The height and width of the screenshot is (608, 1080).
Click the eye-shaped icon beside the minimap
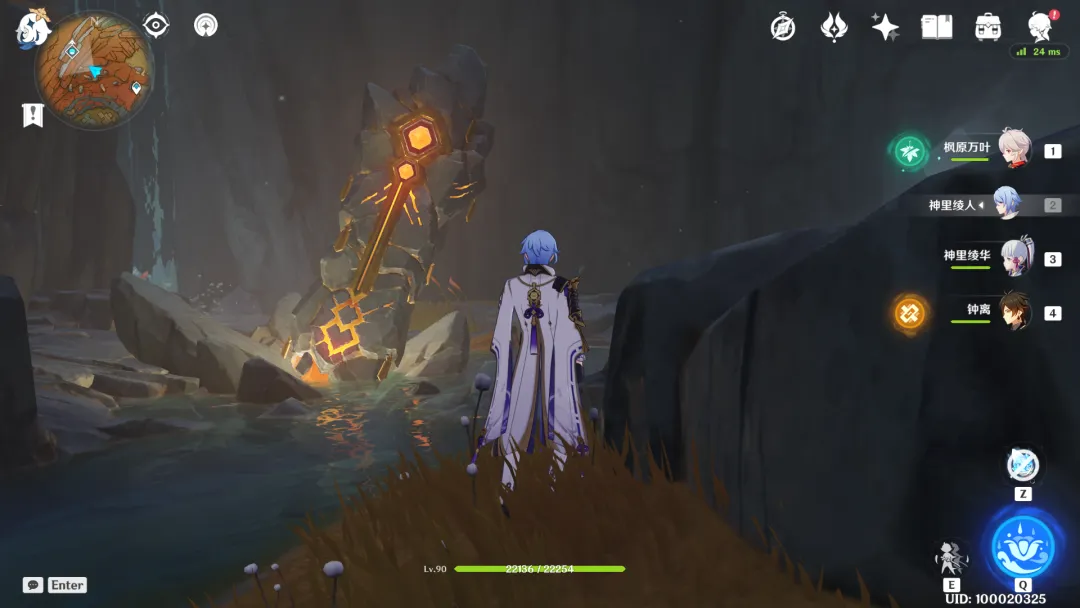pos(156,25)
